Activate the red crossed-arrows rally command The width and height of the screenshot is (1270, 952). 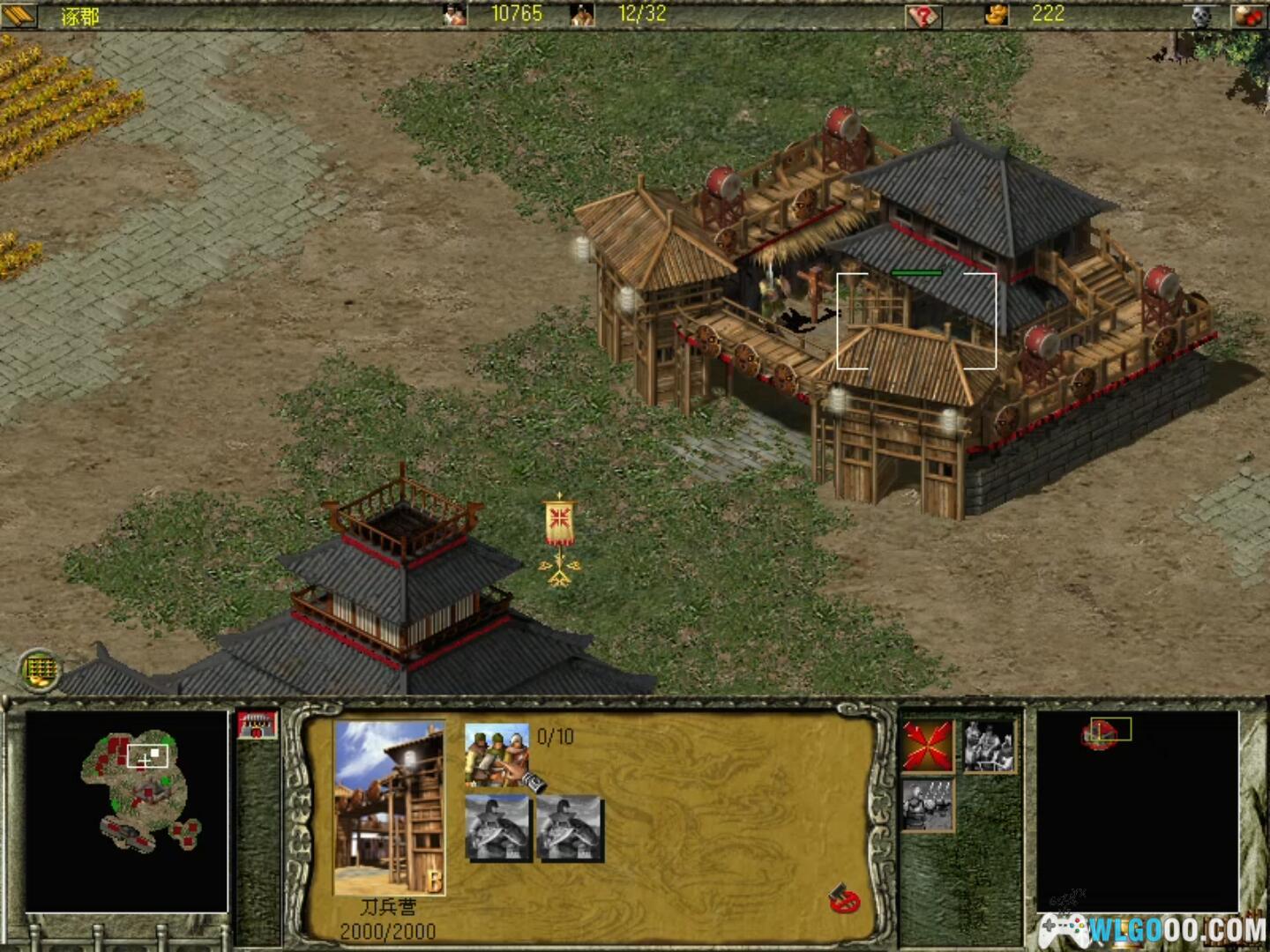pyautogui.click(x=928, y=746)
